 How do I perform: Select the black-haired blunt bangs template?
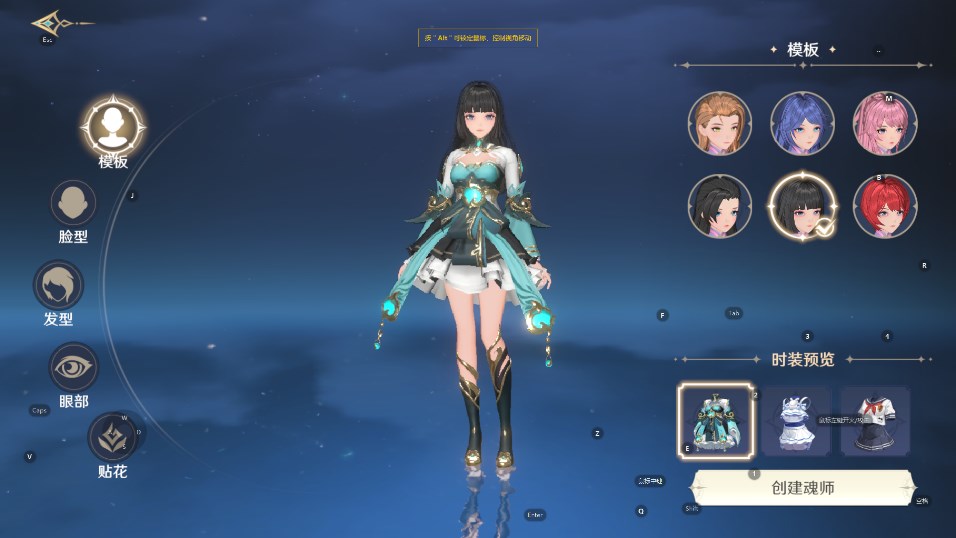(802, 206)
